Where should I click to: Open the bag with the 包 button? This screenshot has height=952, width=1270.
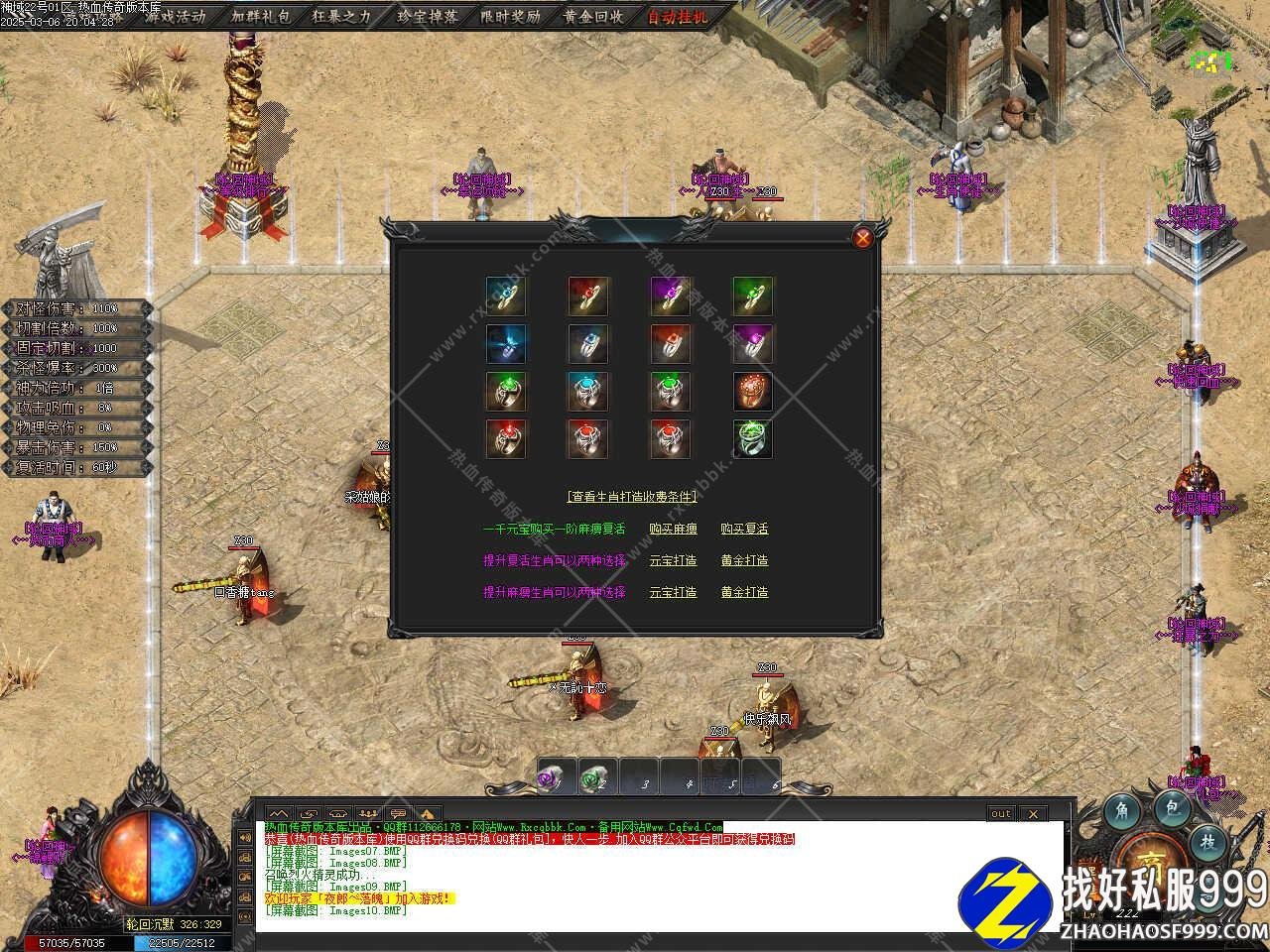(1173, 809)
